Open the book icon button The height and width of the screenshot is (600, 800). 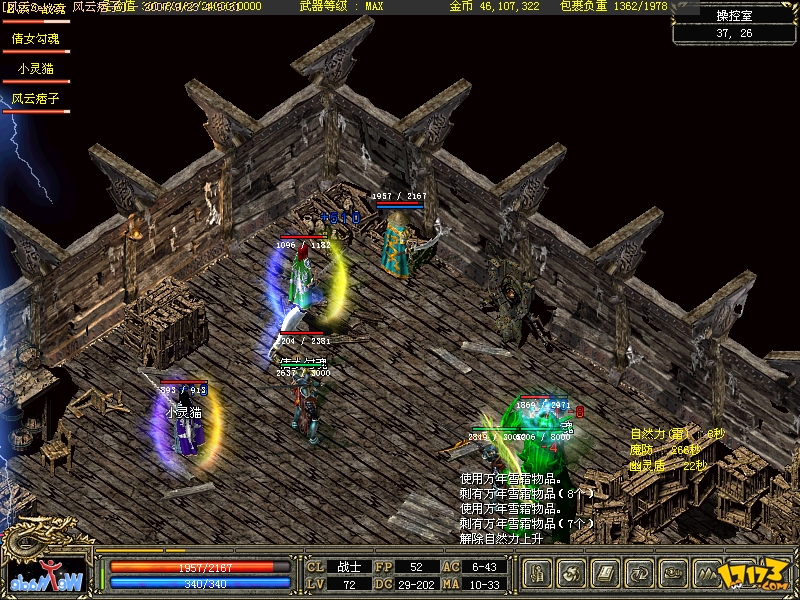tap(606, 574)
